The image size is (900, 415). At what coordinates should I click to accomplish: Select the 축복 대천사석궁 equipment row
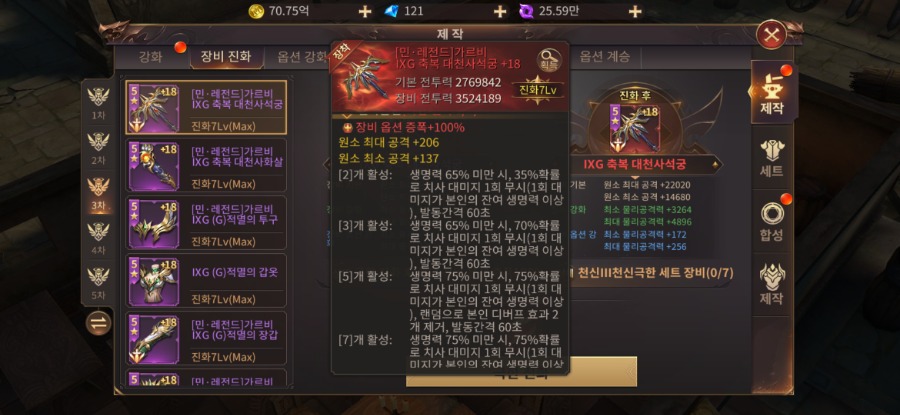206,108
